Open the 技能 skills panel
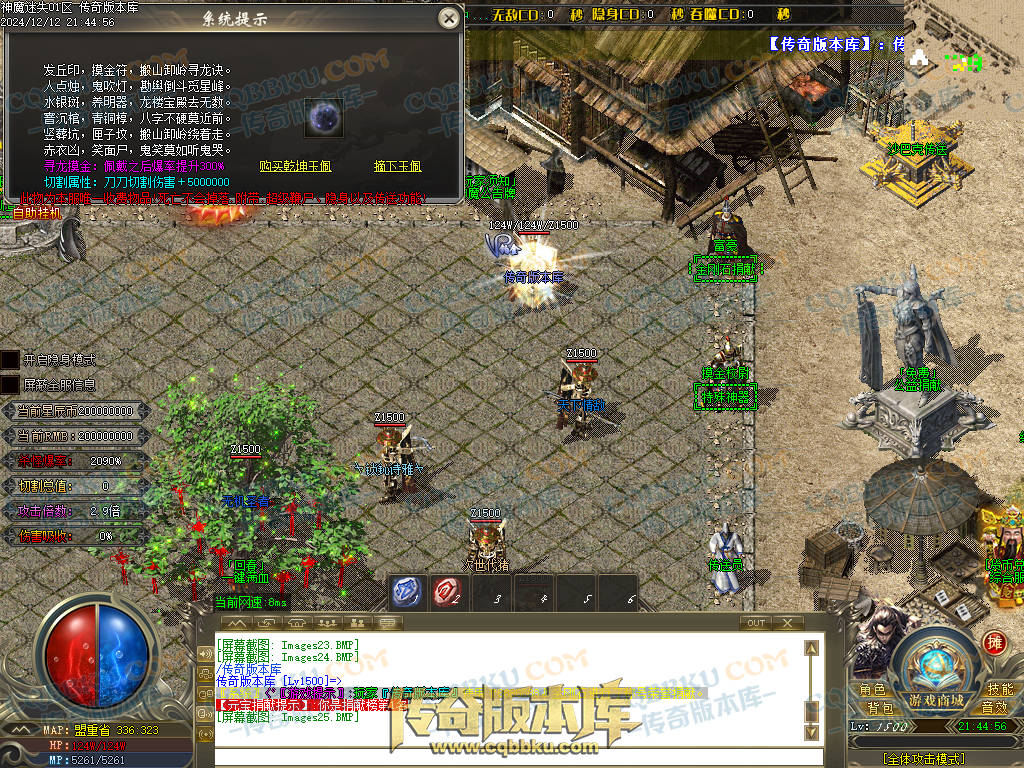 (999, 690)
